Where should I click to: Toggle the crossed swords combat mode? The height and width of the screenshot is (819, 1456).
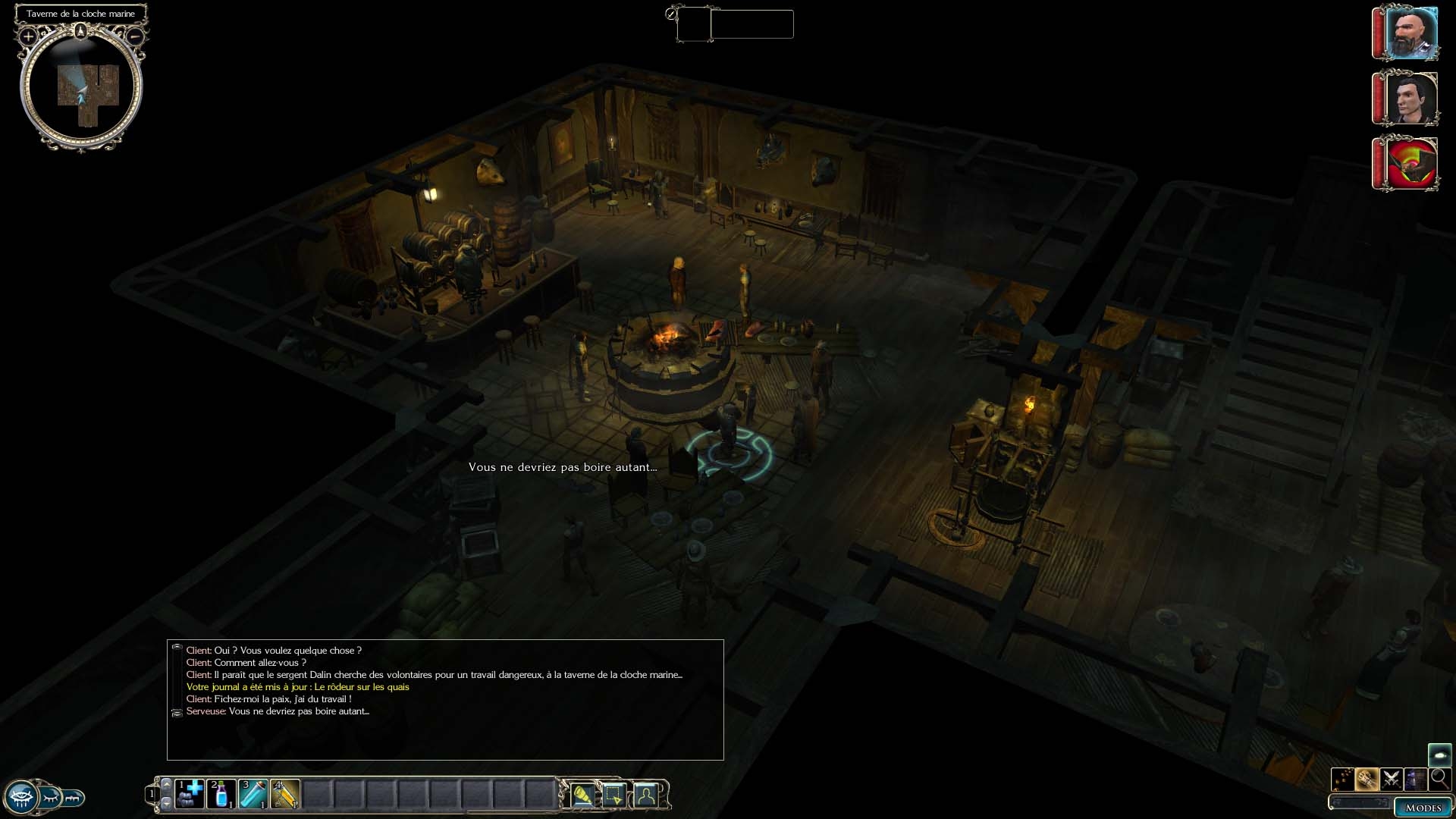tap(1391, 779)
